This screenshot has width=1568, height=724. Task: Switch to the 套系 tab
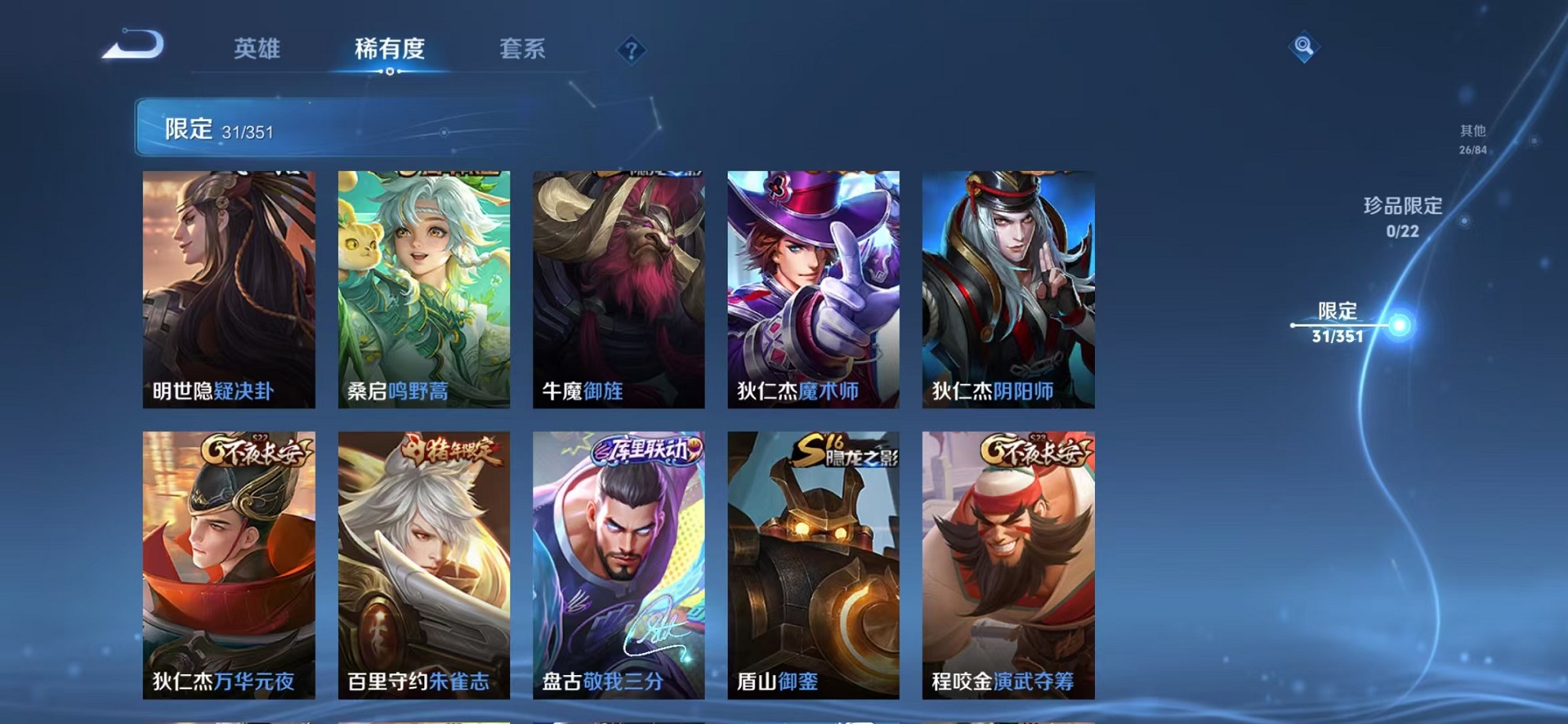coord(523,49)
